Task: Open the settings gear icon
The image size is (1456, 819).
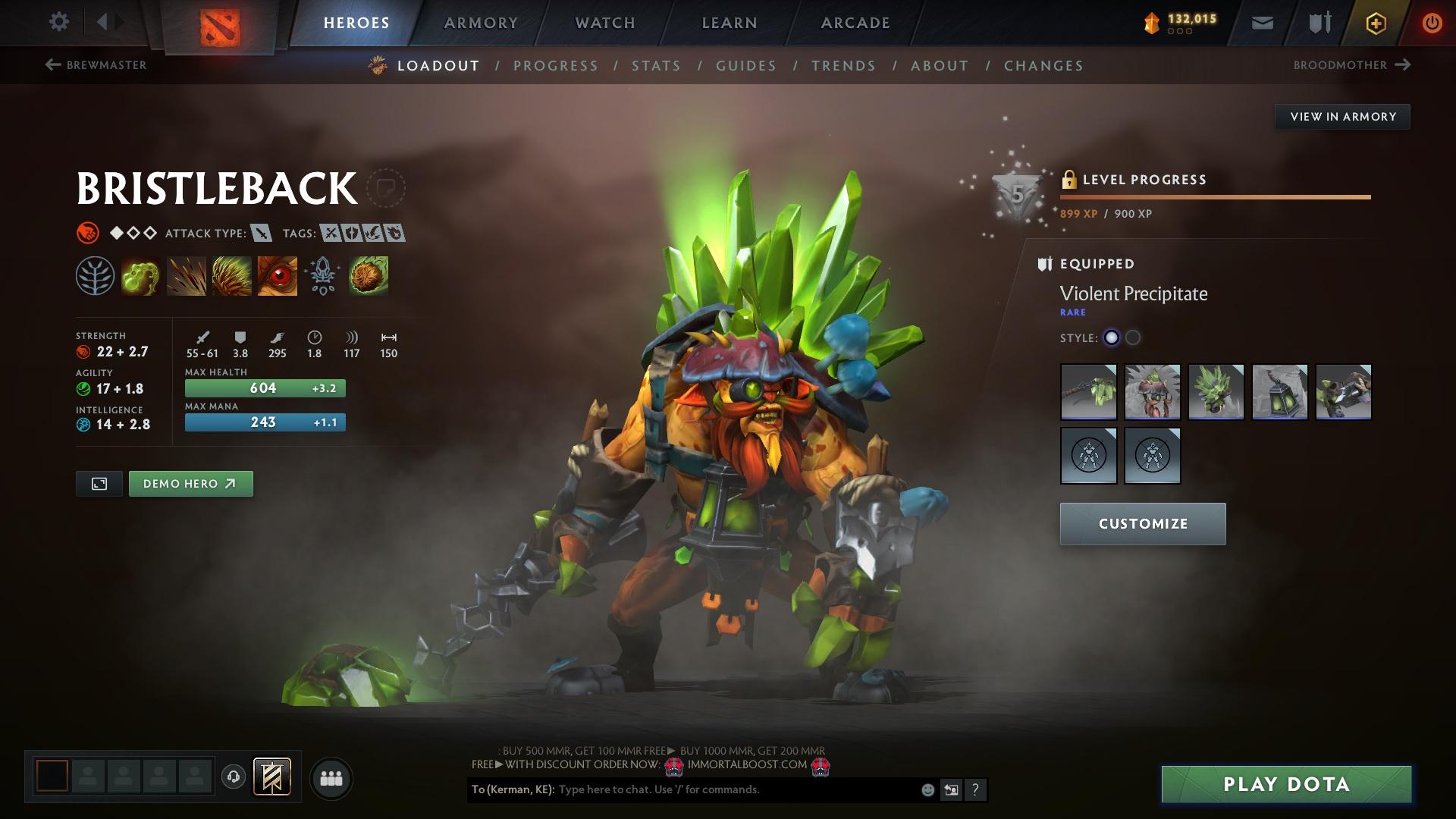Action: click(x=58, y=22)
